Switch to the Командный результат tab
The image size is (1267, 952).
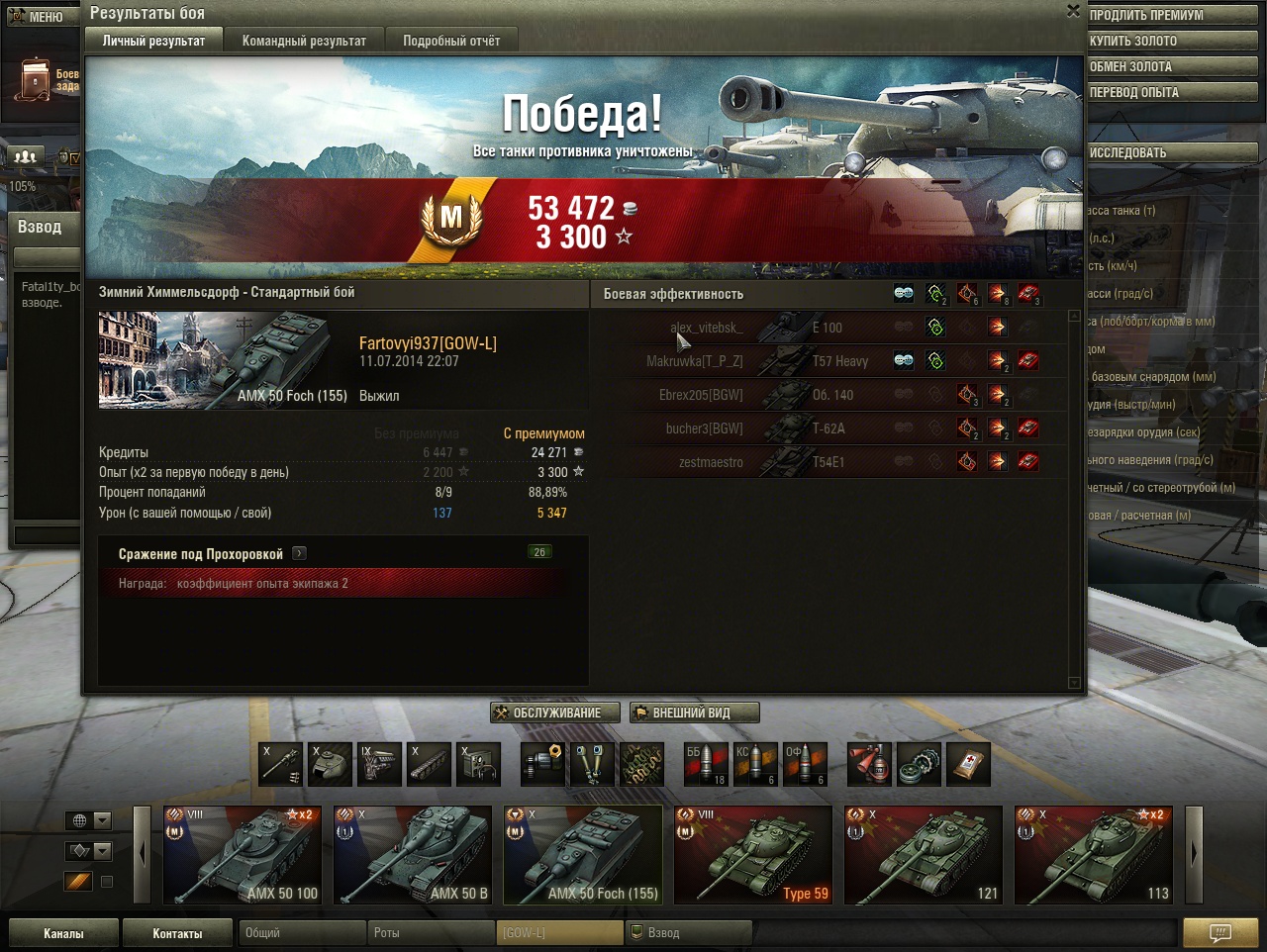(304, 41)
